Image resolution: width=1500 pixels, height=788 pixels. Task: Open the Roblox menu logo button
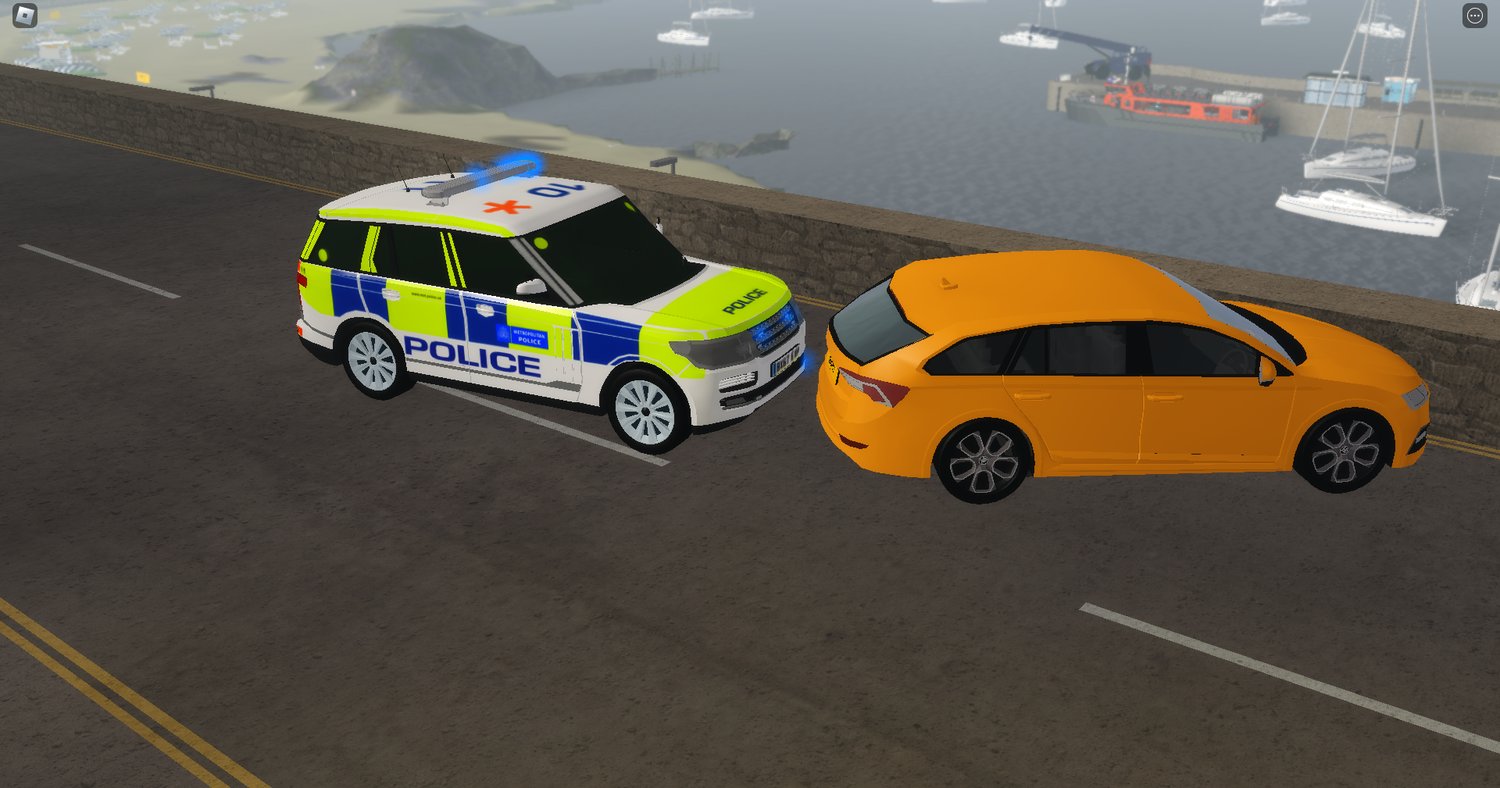click(x=25, y=16)
